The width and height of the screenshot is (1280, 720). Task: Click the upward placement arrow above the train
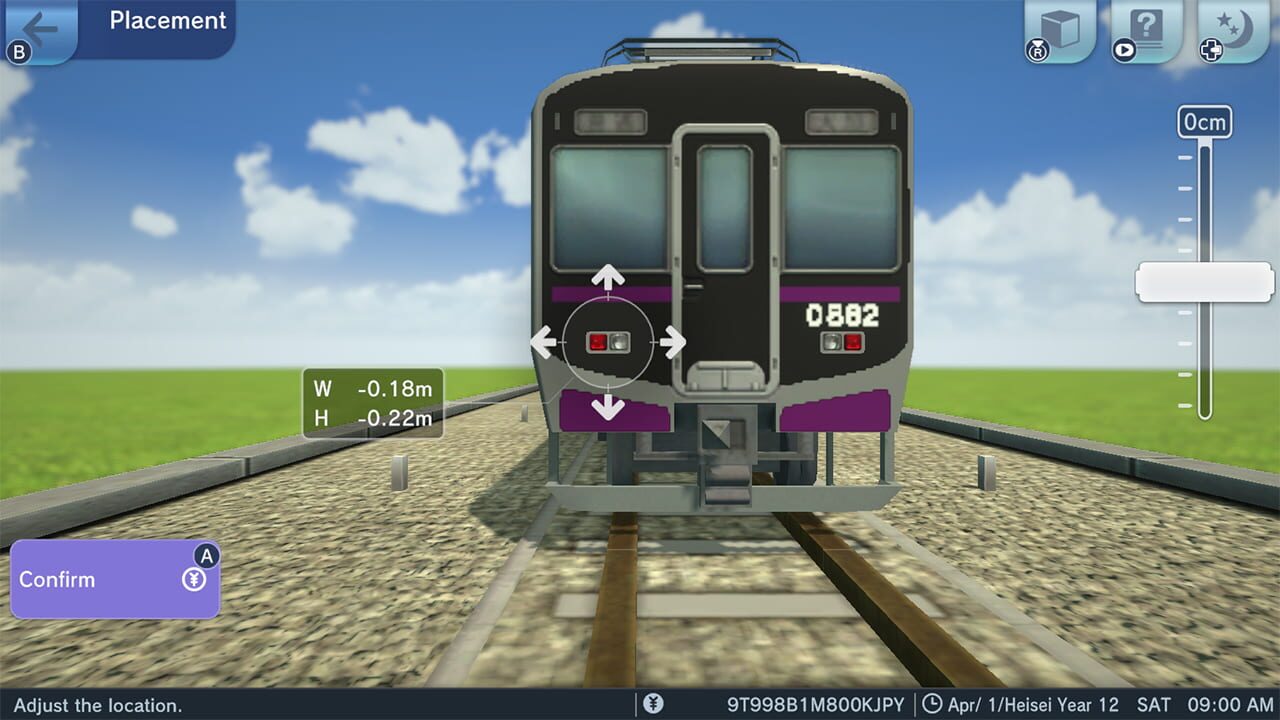[608, 275]
